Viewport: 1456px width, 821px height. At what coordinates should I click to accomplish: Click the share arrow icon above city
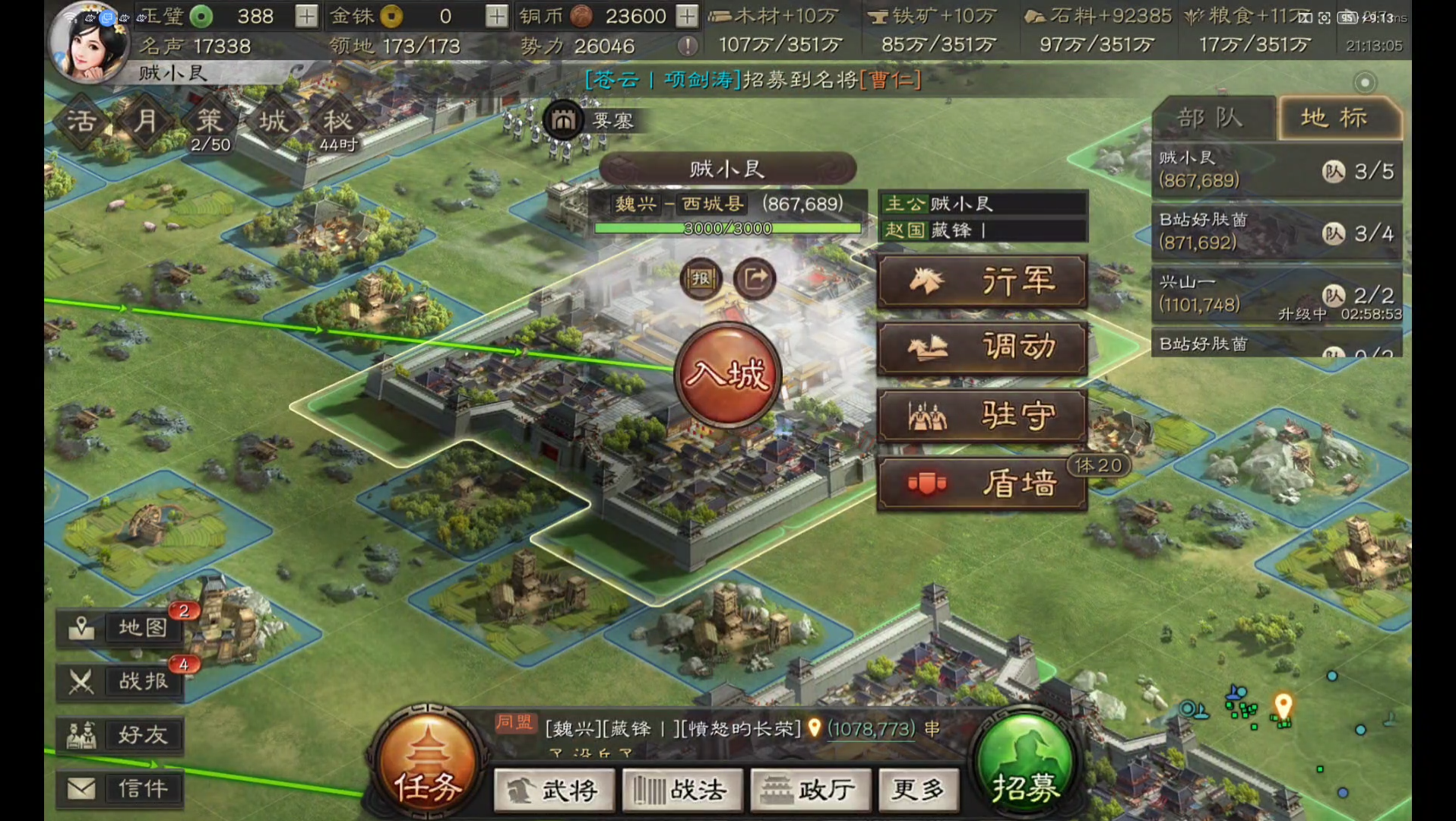click(x=755, y=279)
